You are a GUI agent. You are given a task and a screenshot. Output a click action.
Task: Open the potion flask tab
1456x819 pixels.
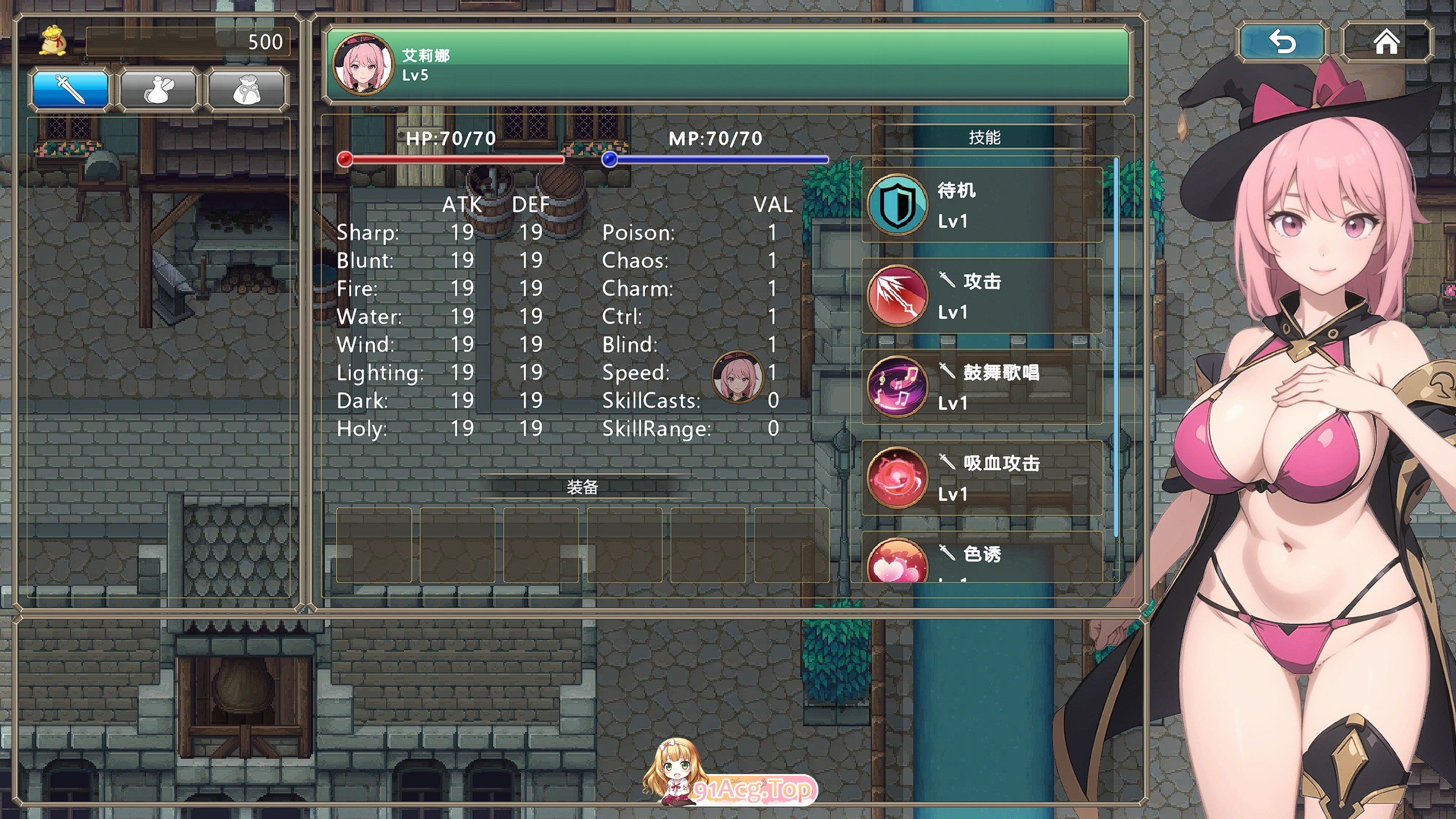point(158,89)
